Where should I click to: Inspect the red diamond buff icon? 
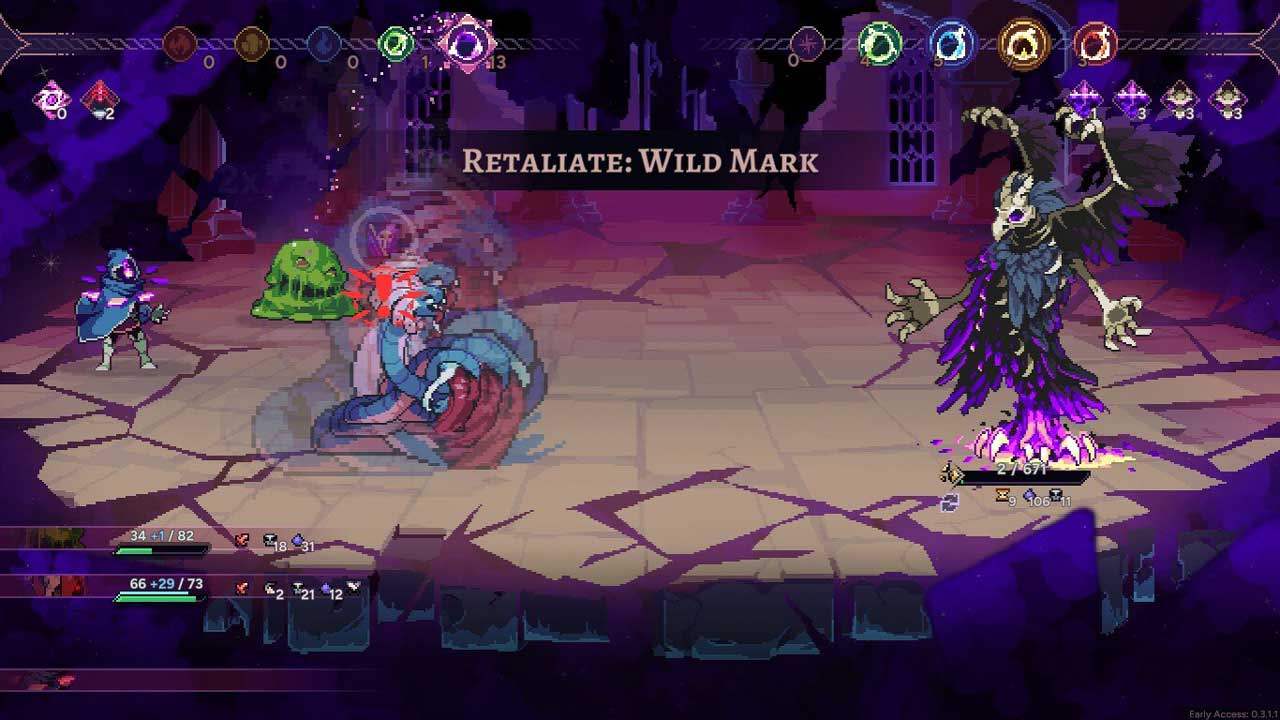point(99,99)
